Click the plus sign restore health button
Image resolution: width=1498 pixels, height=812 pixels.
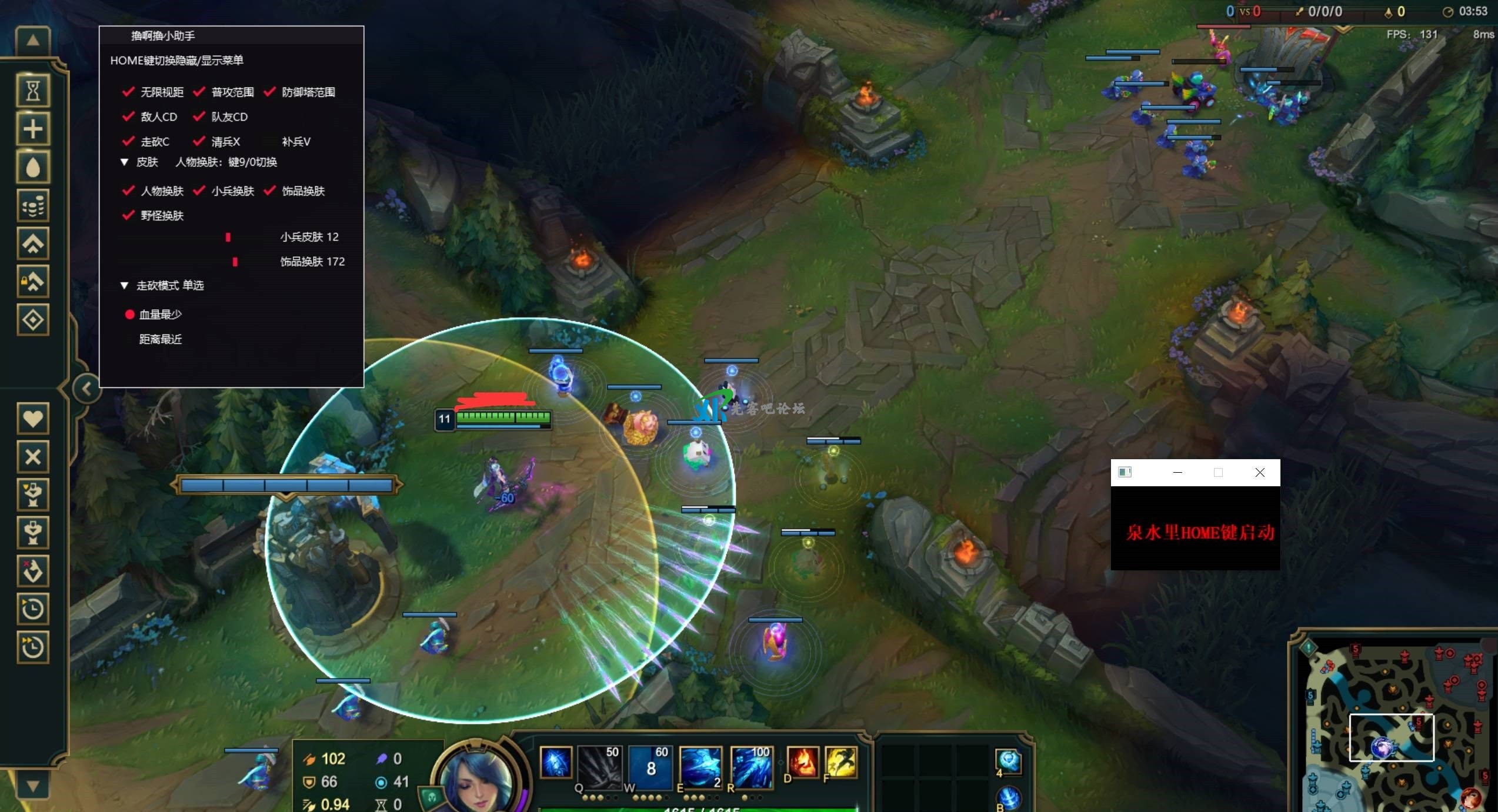[33, 129]
